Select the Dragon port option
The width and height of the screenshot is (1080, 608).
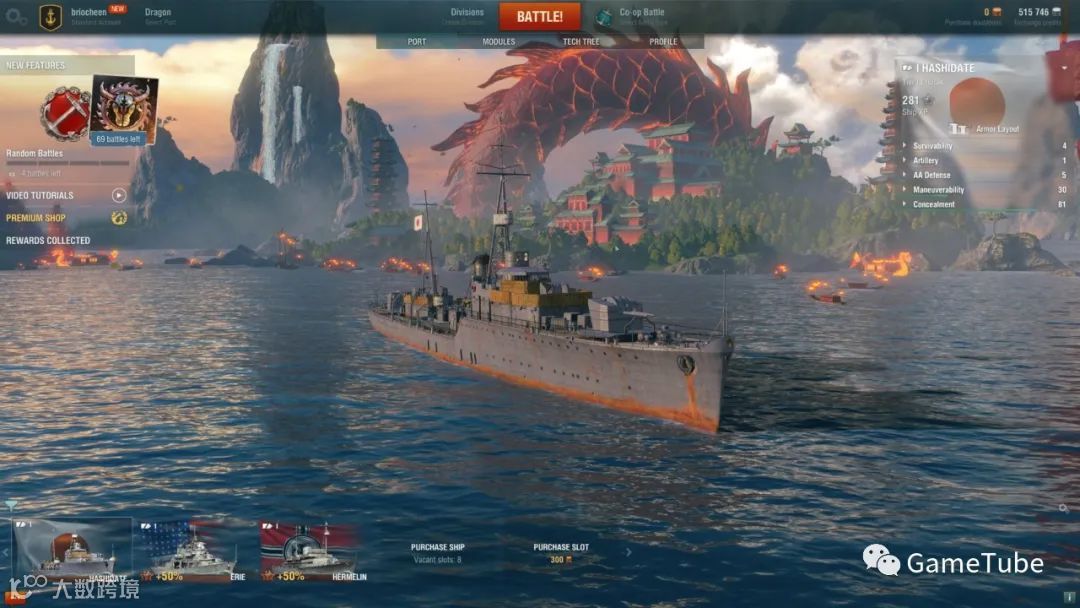tap(158, 16)
